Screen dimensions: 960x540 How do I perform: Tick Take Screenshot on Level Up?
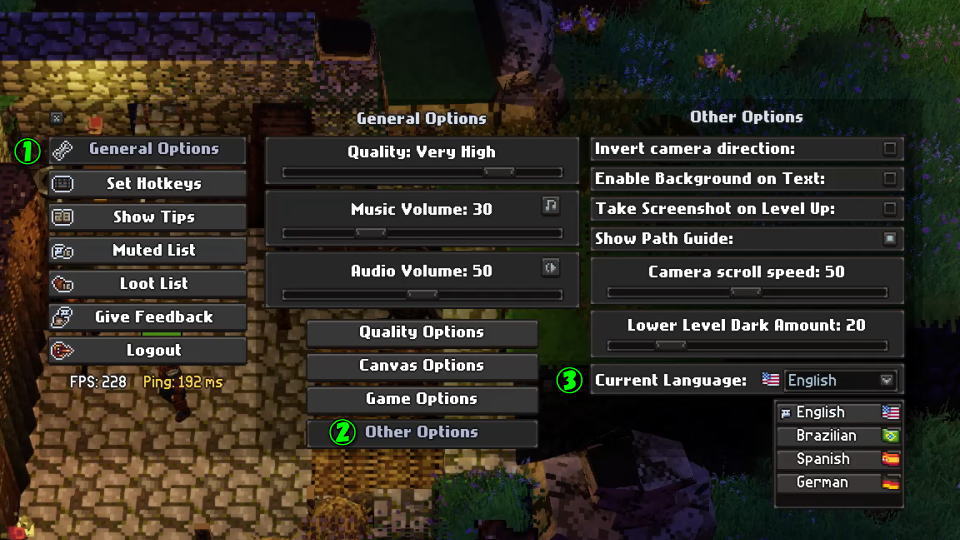(x=889, y=209)
